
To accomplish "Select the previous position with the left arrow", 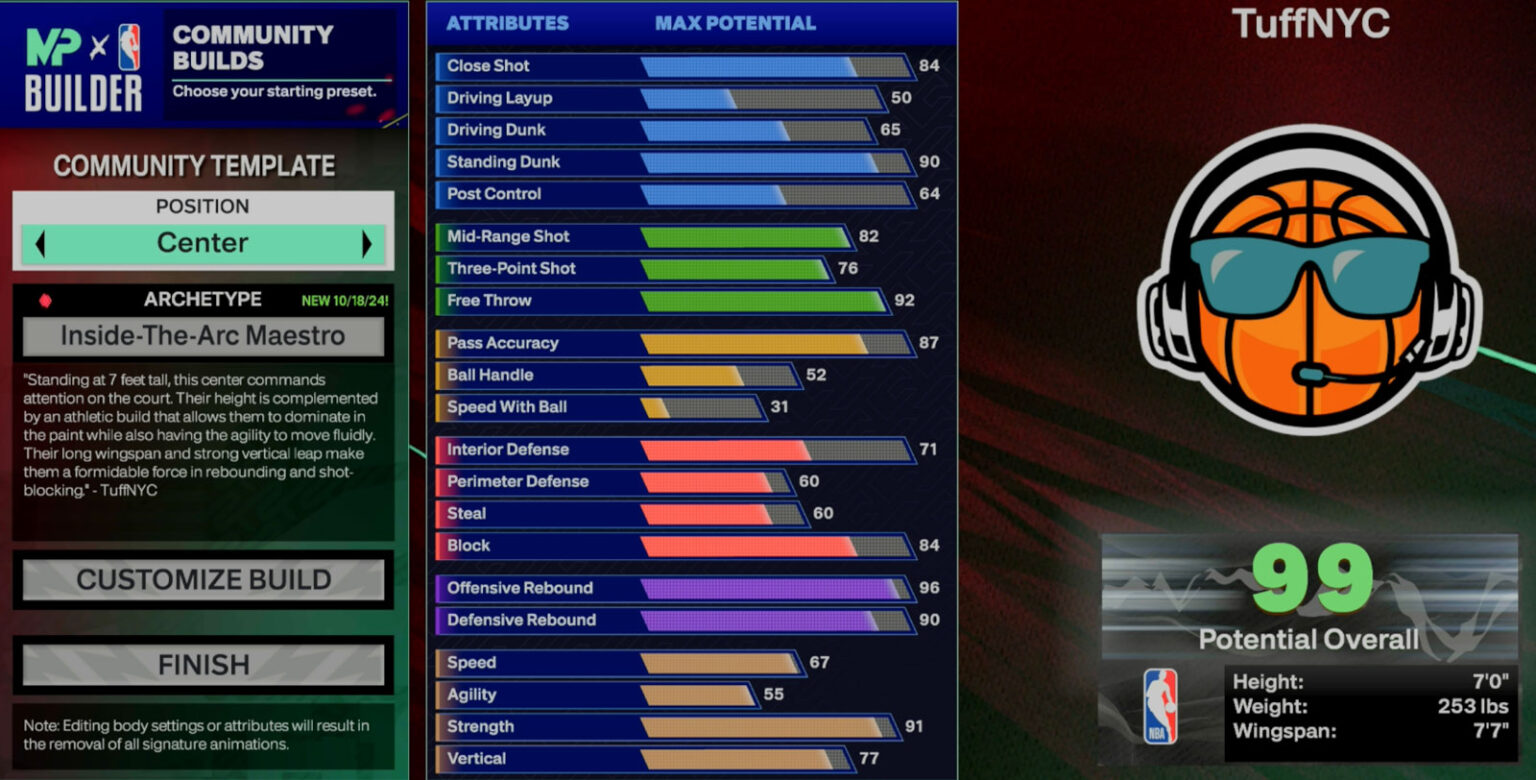I will [x=40, y=244].
